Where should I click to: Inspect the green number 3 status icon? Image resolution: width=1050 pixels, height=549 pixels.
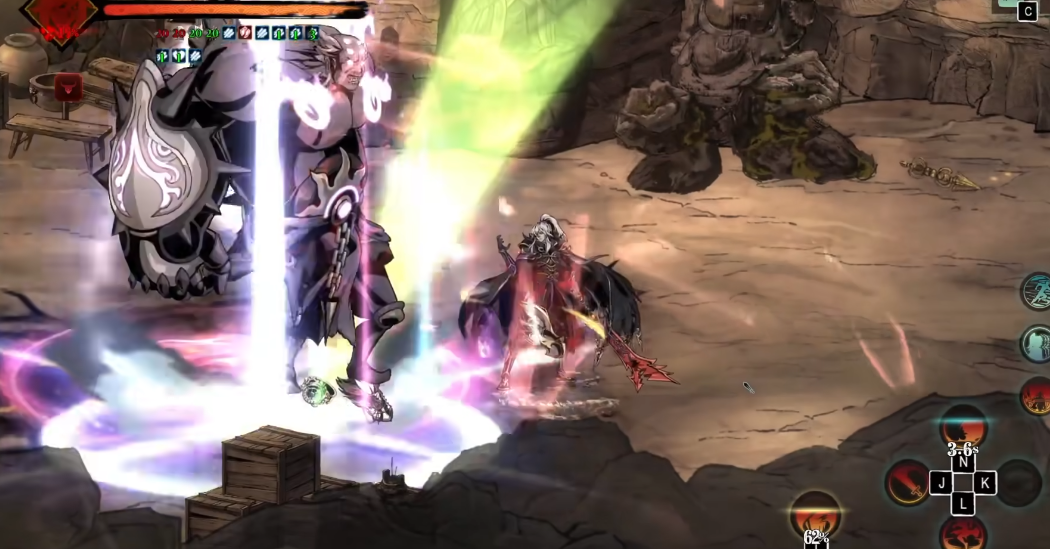[x=313, y=33]
